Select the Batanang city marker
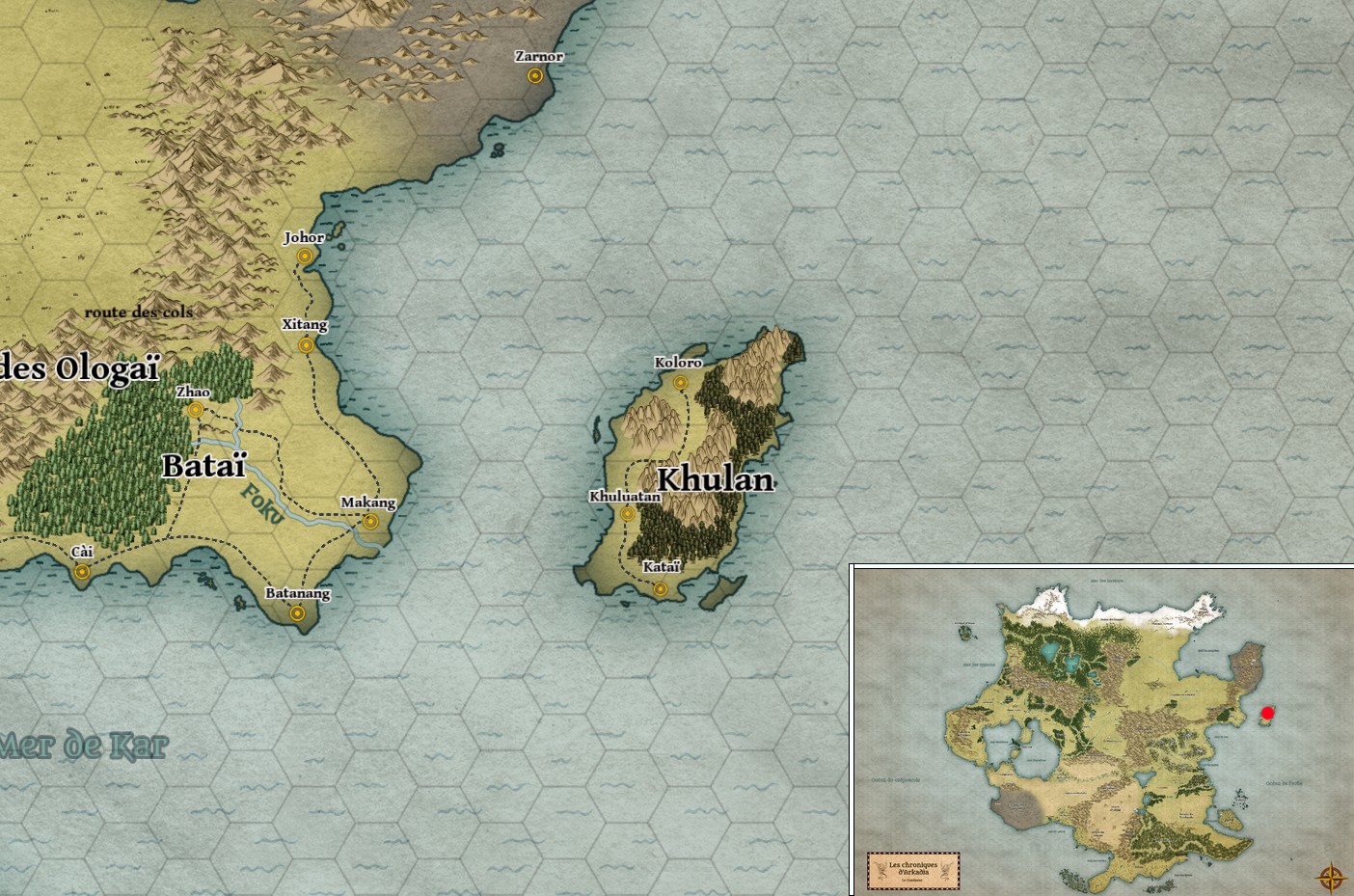This screenshot has height=896, width=1354. [x=298, y=612]
